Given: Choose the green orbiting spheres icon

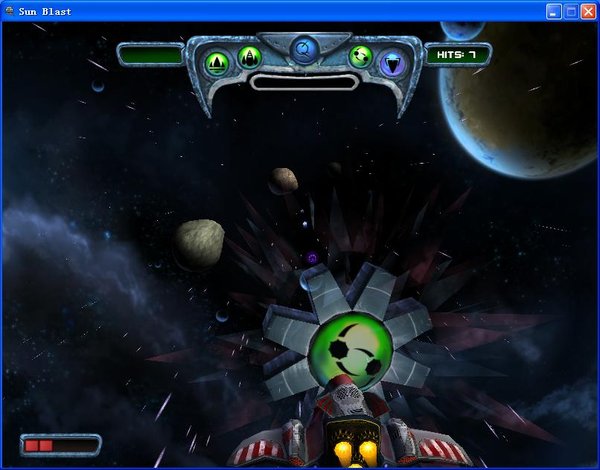Looking at the screenshot, I should (x=360, y=56).
